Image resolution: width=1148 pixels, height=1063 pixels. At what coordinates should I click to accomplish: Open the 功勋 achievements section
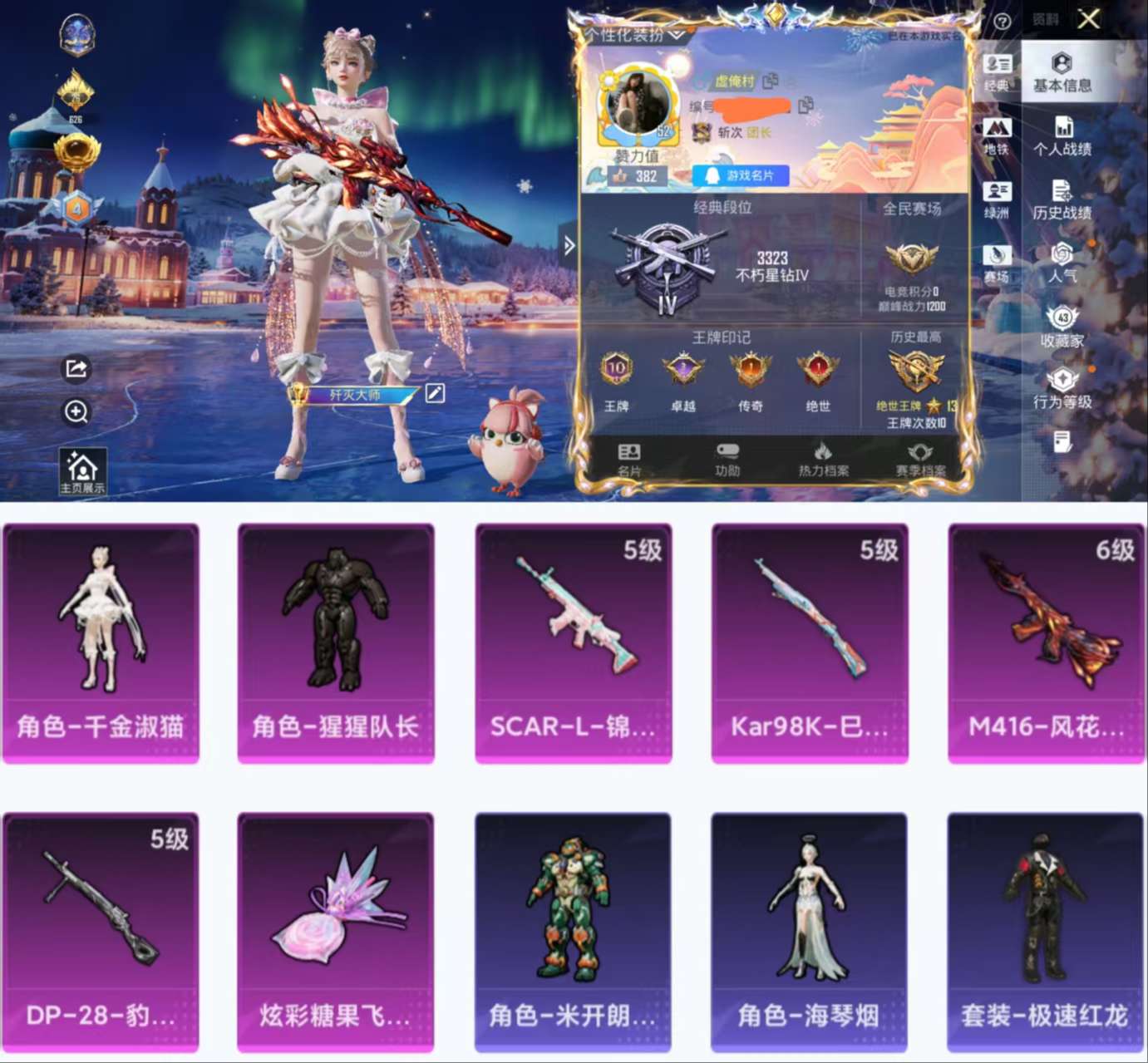click(x=728, y=459)
